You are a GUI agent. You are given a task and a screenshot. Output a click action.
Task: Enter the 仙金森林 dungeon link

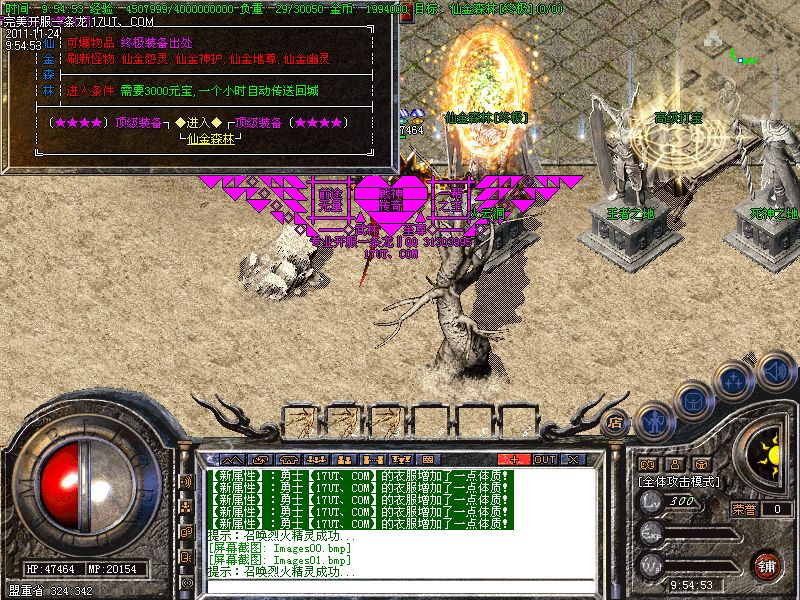[213, 138]
